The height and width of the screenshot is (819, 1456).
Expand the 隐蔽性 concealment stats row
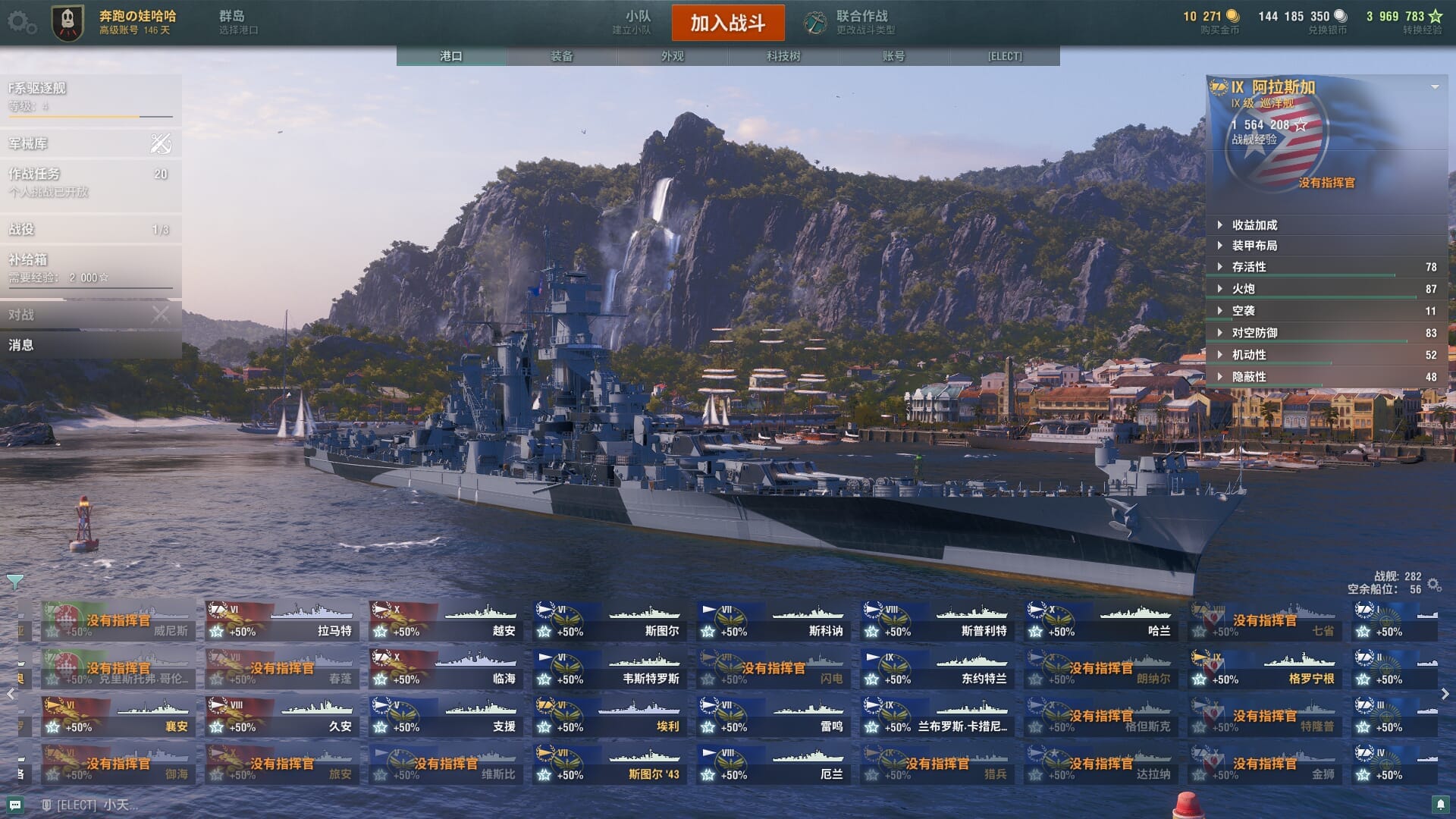(1249, 377)
